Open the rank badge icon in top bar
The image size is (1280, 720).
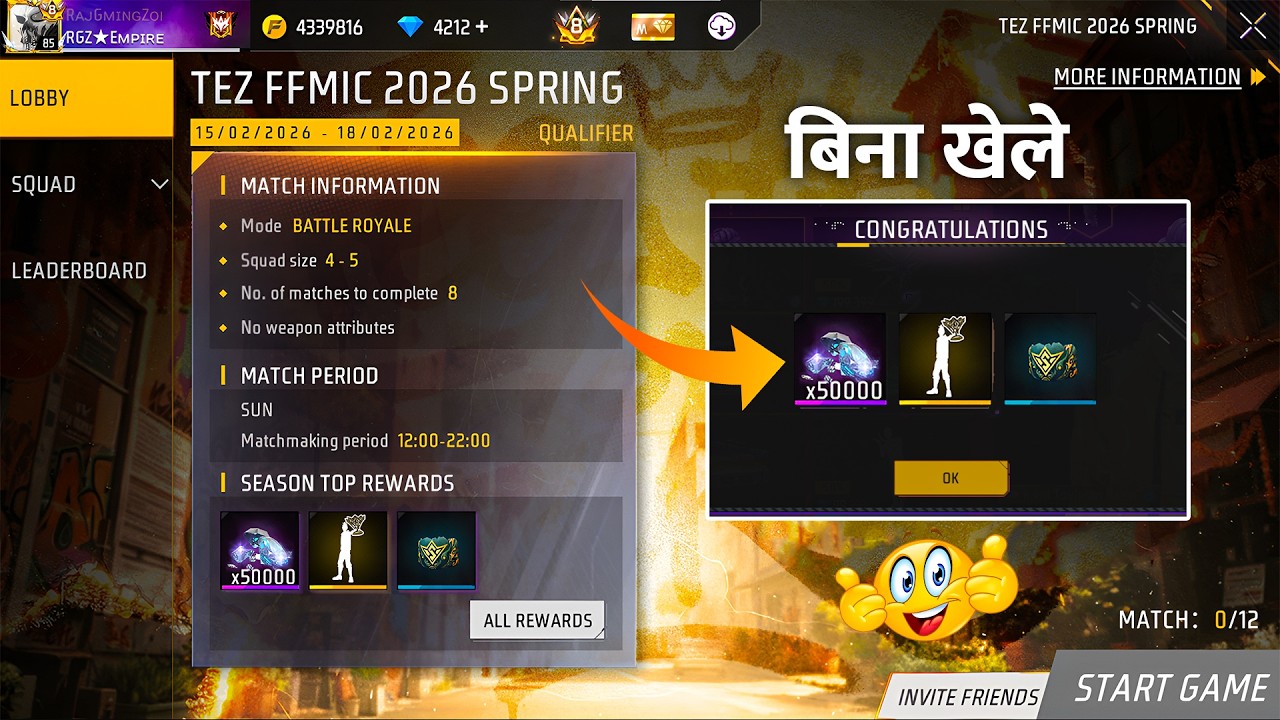(x=576, y=27)
